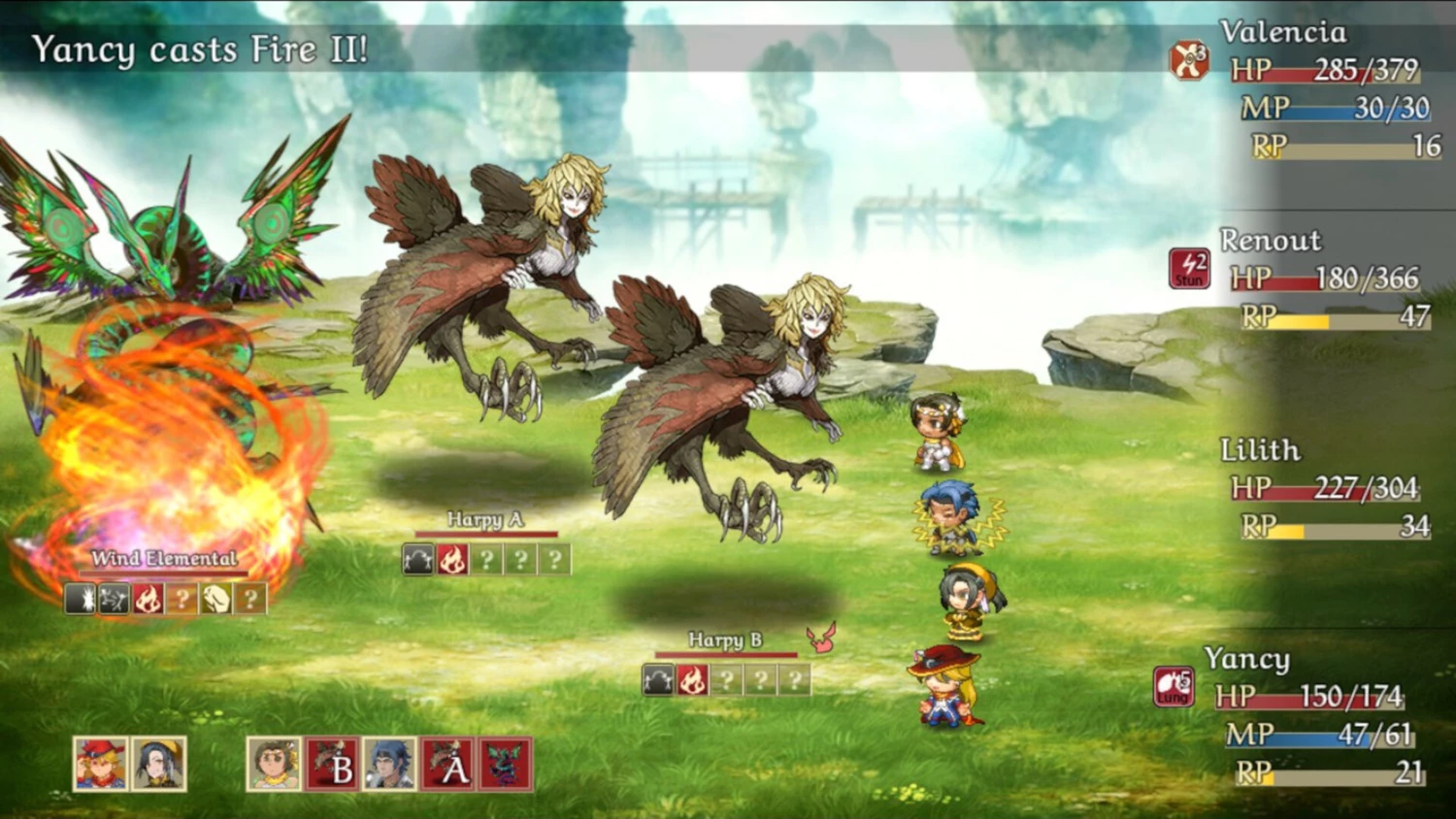This screenshot has height=819, width=1456.
Task: Click Wind Elemental's fire weakness icon
Action: 148,599
